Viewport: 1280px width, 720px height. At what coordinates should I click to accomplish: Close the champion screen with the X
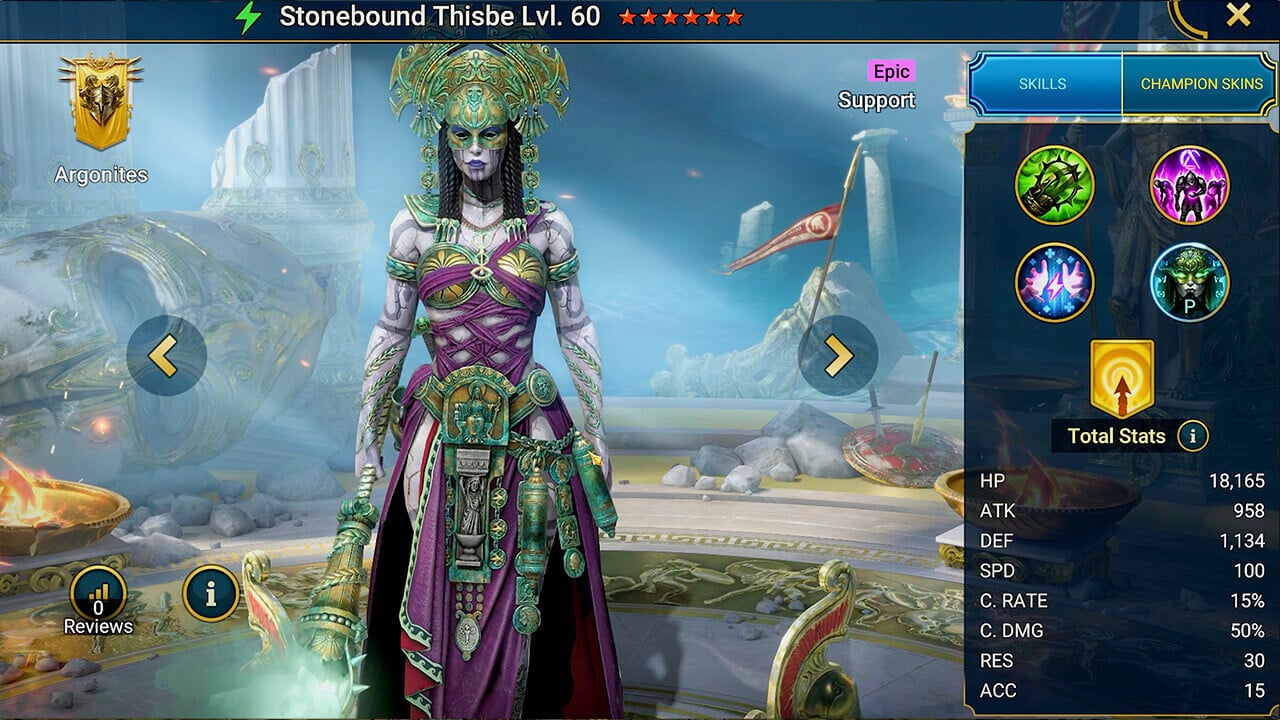[1238, 15]
